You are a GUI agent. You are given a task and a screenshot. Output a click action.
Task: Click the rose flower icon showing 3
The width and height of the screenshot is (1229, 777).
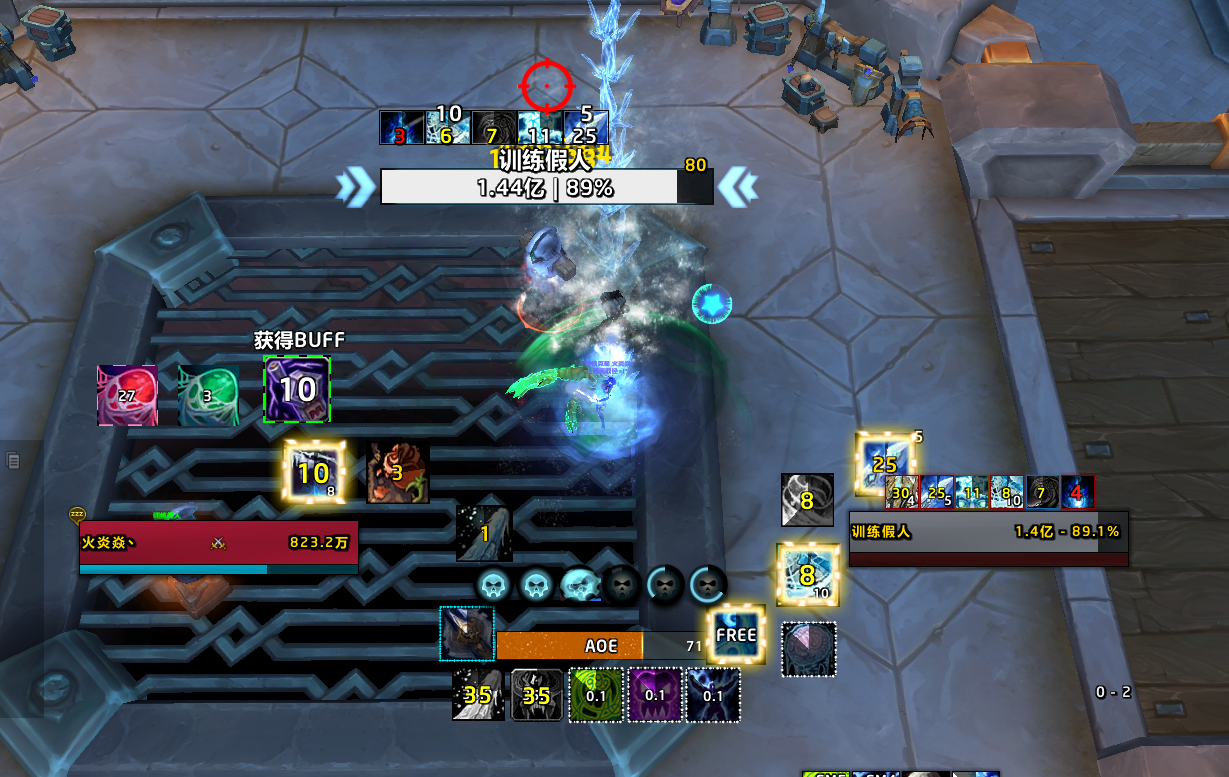pos(398,473)
